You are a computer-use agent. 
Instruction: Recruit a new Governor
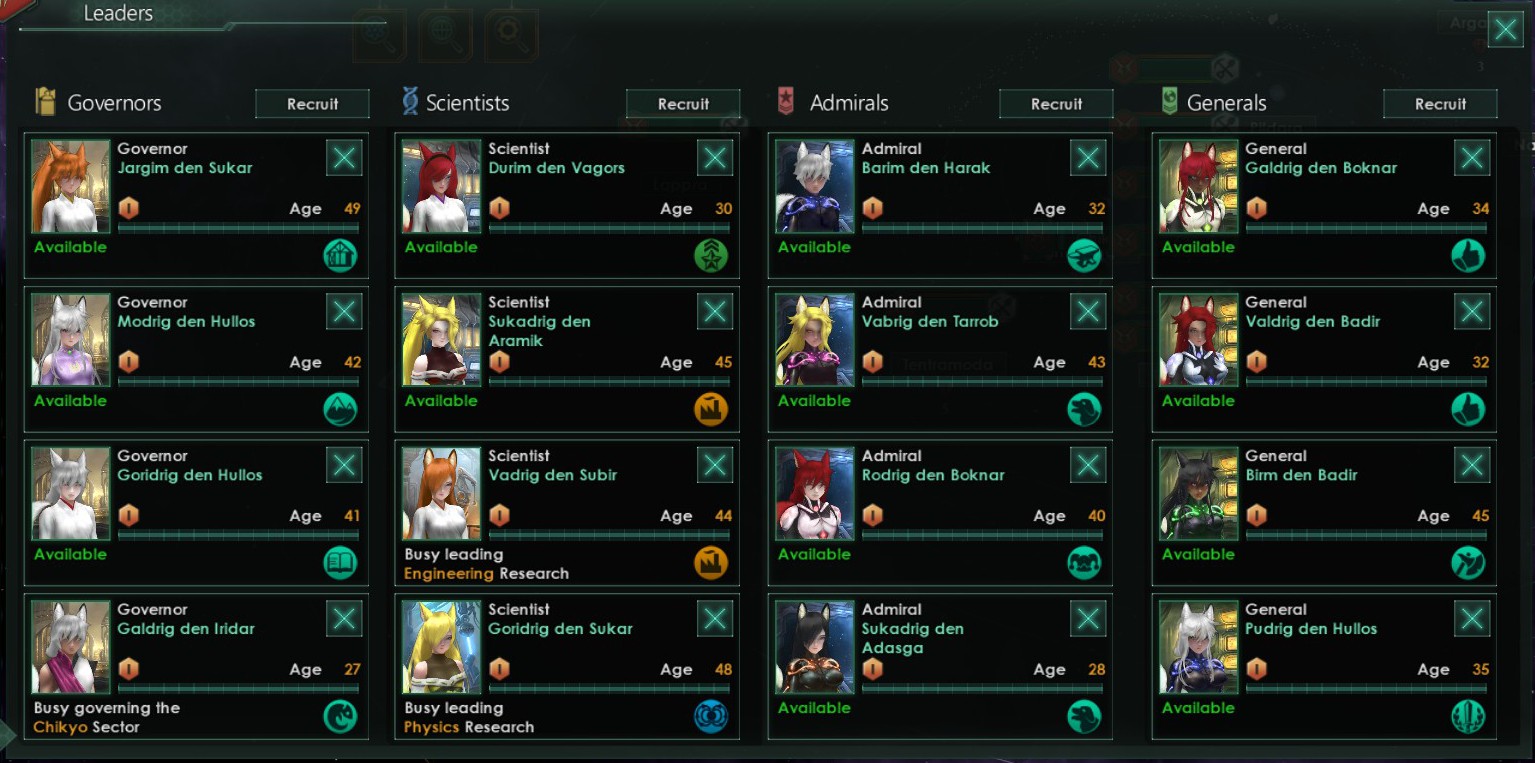[x=312, y=103]
